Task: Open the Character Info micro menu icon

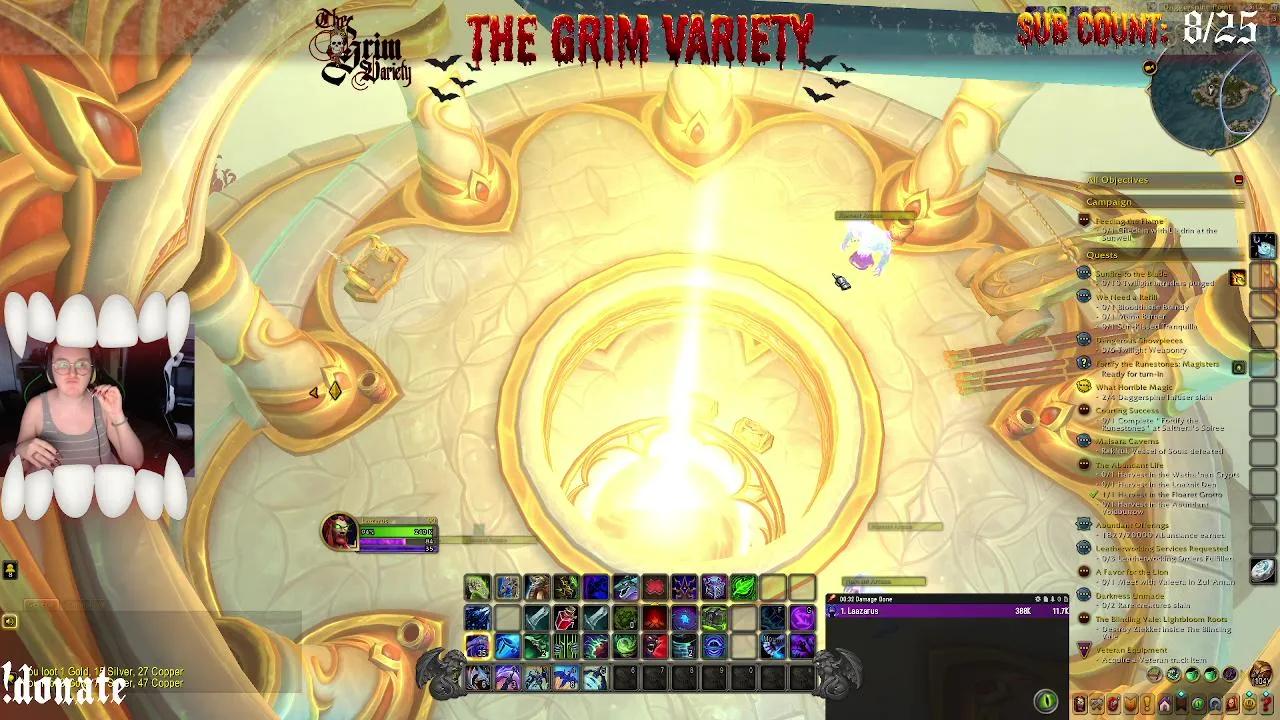Action: point(1079,703)
